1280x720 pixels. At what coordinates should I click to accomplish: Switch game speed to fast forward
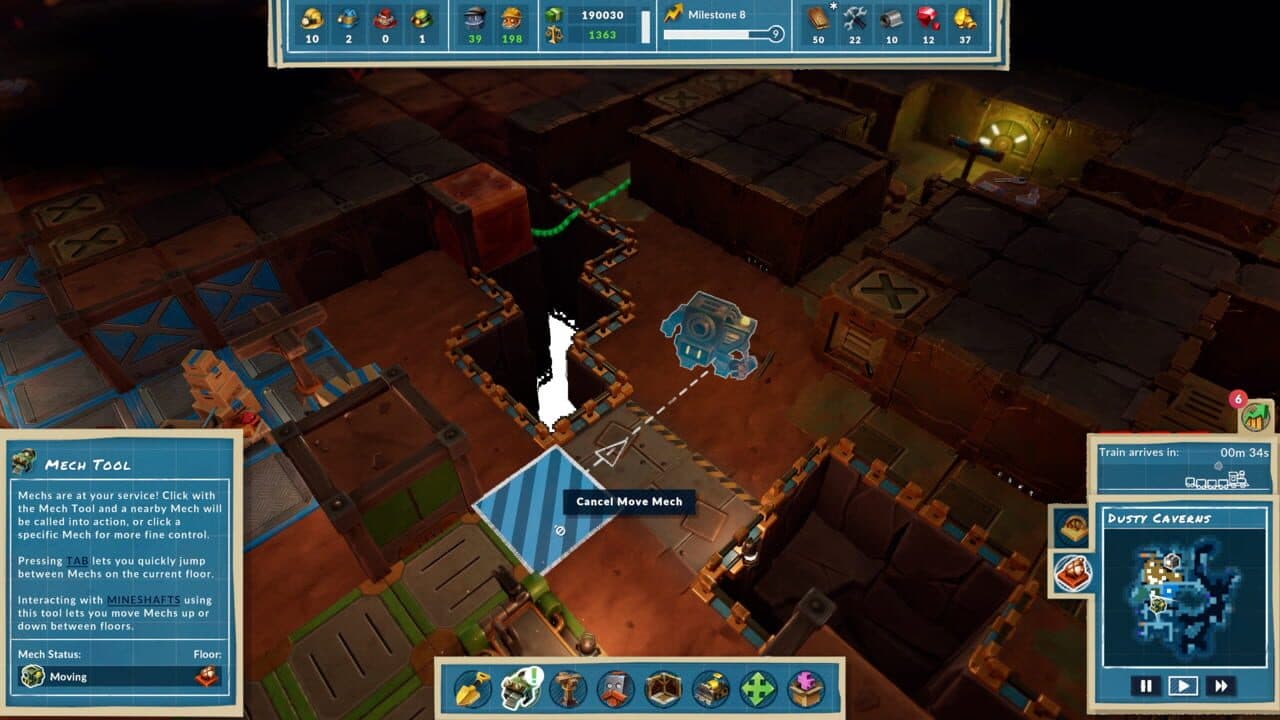pyautogui.click(x=1220, y=686)
